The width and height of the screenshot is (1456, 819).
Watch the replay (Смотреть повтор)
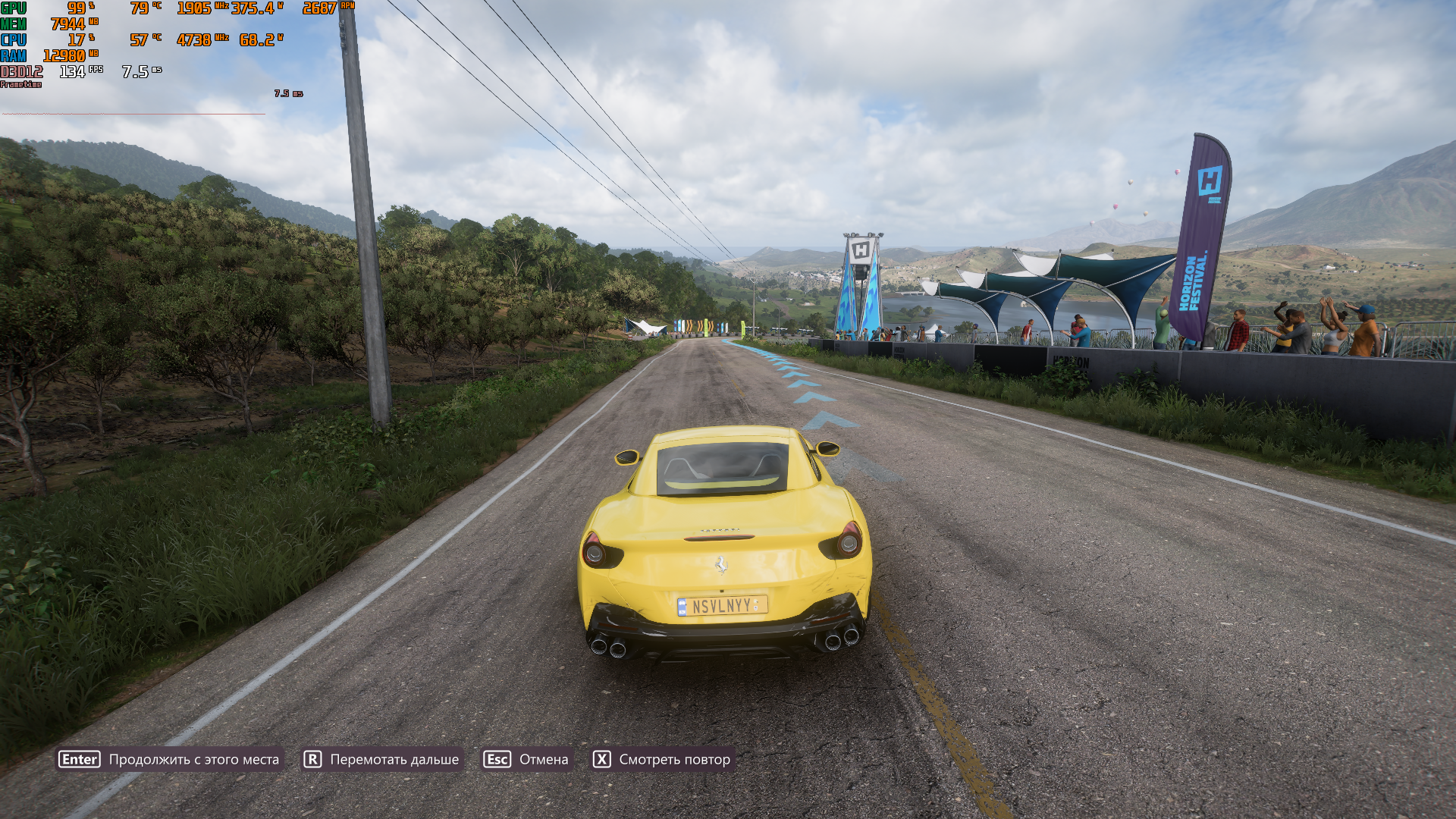662,759
